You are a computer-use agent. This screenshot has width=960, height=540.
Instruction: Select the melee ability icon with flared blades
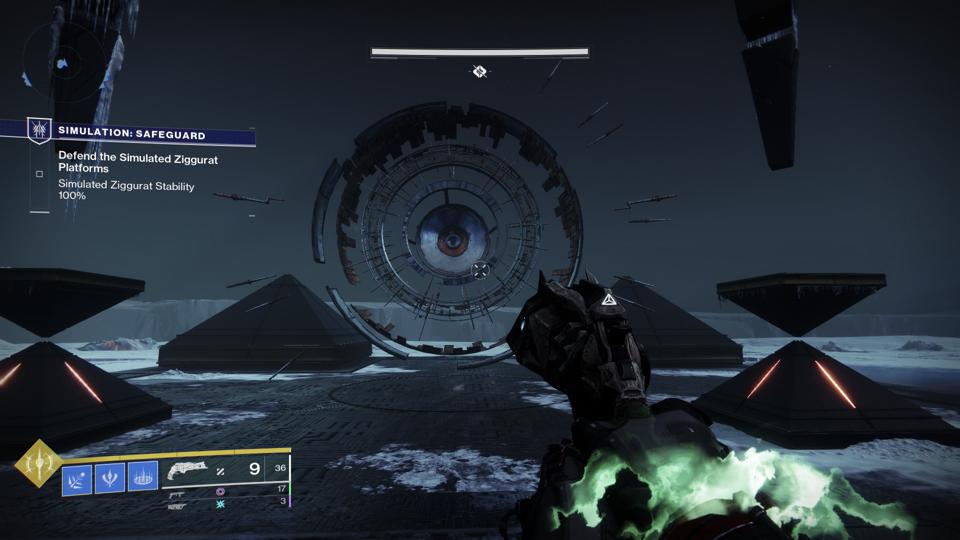click(109, 480)
